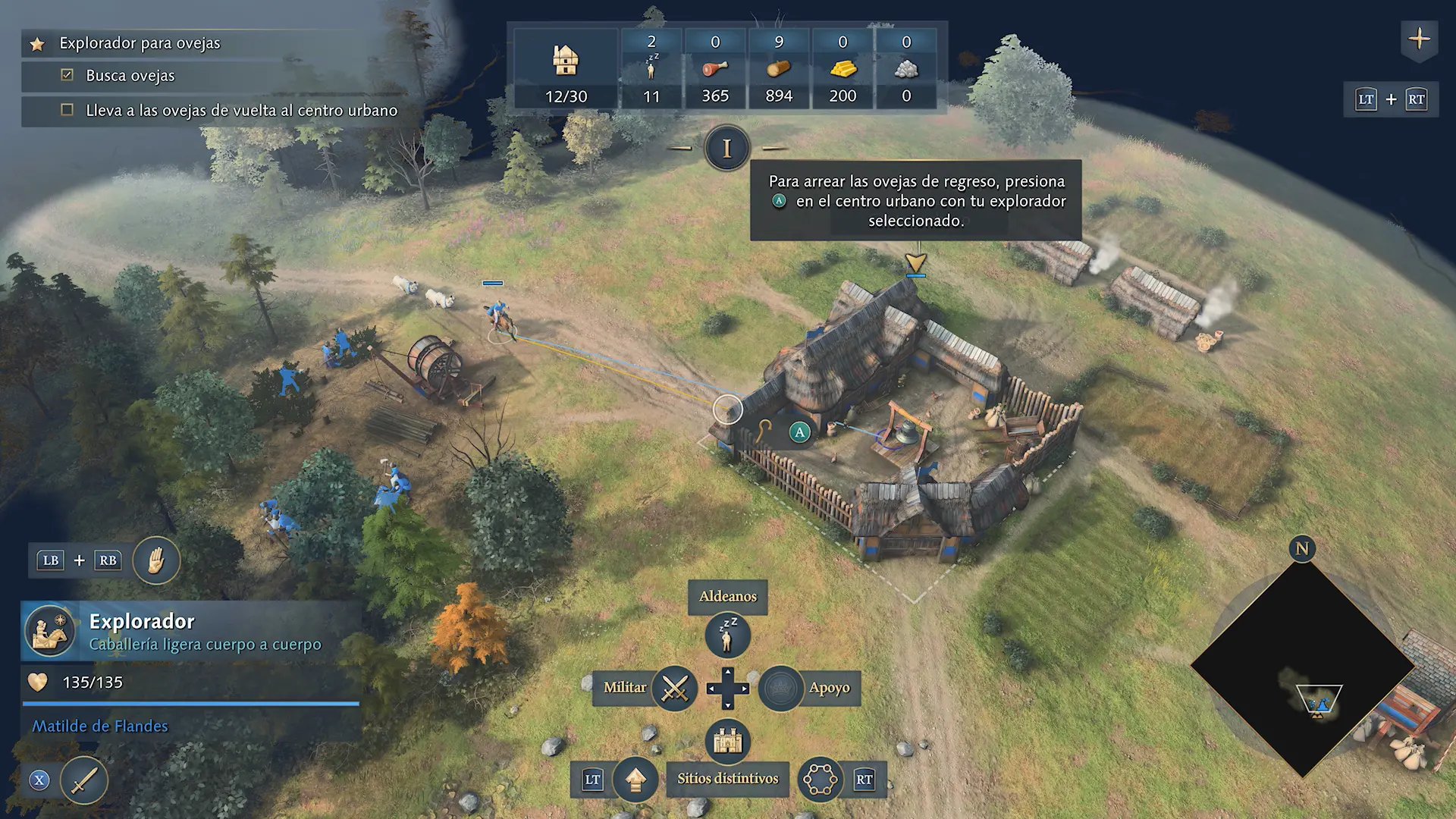Click the stone resource rocks icon

tap(906, 69)
